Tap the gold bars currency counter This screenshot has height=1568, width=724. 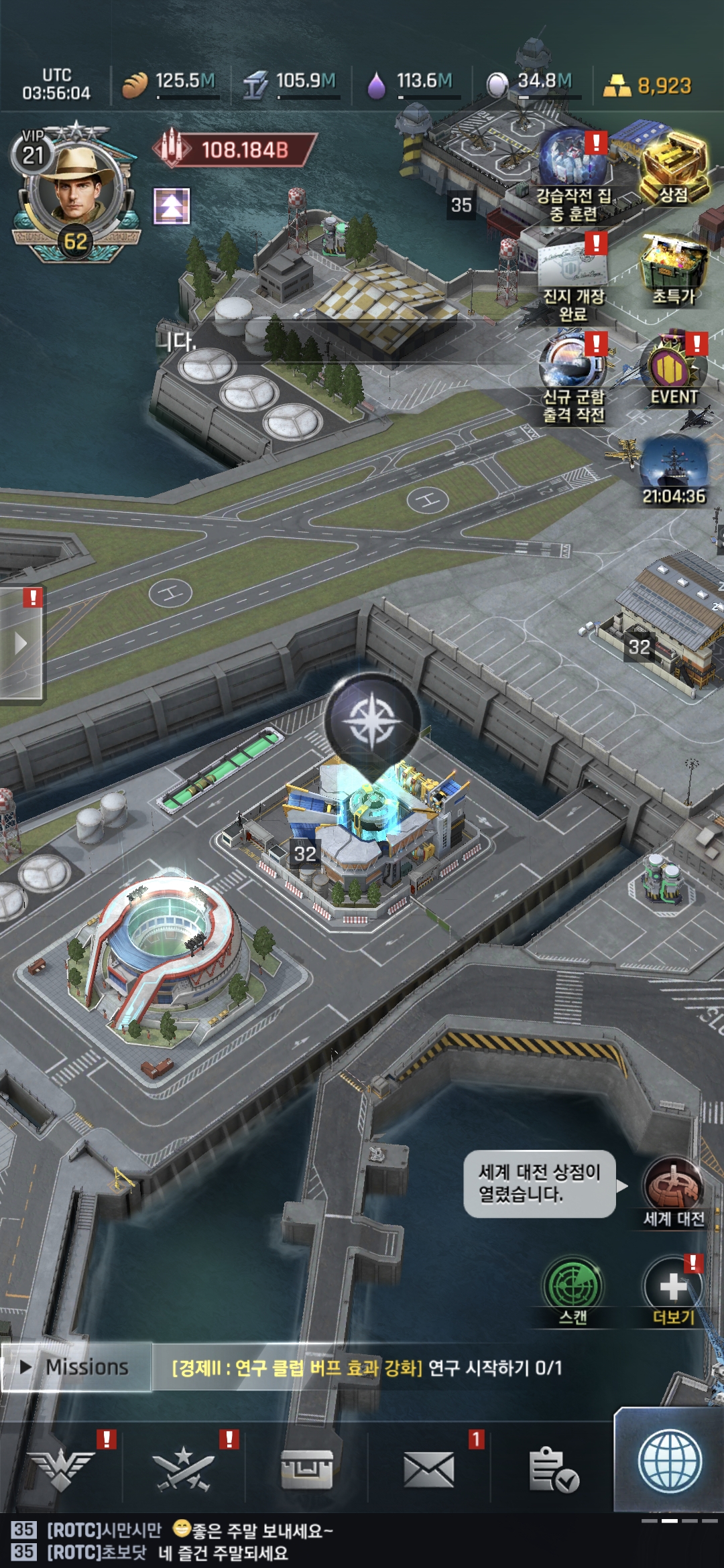point(647,86)
